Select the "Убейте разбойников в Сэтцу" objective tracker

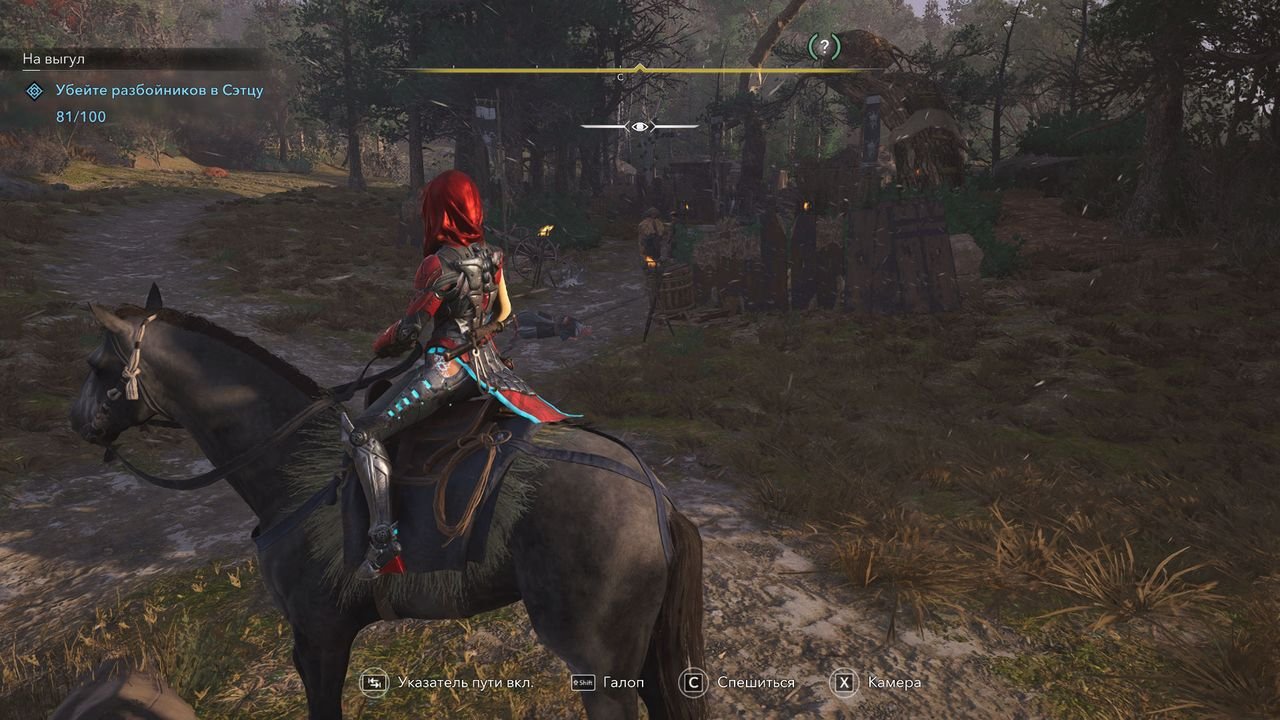tap(159, 91)
